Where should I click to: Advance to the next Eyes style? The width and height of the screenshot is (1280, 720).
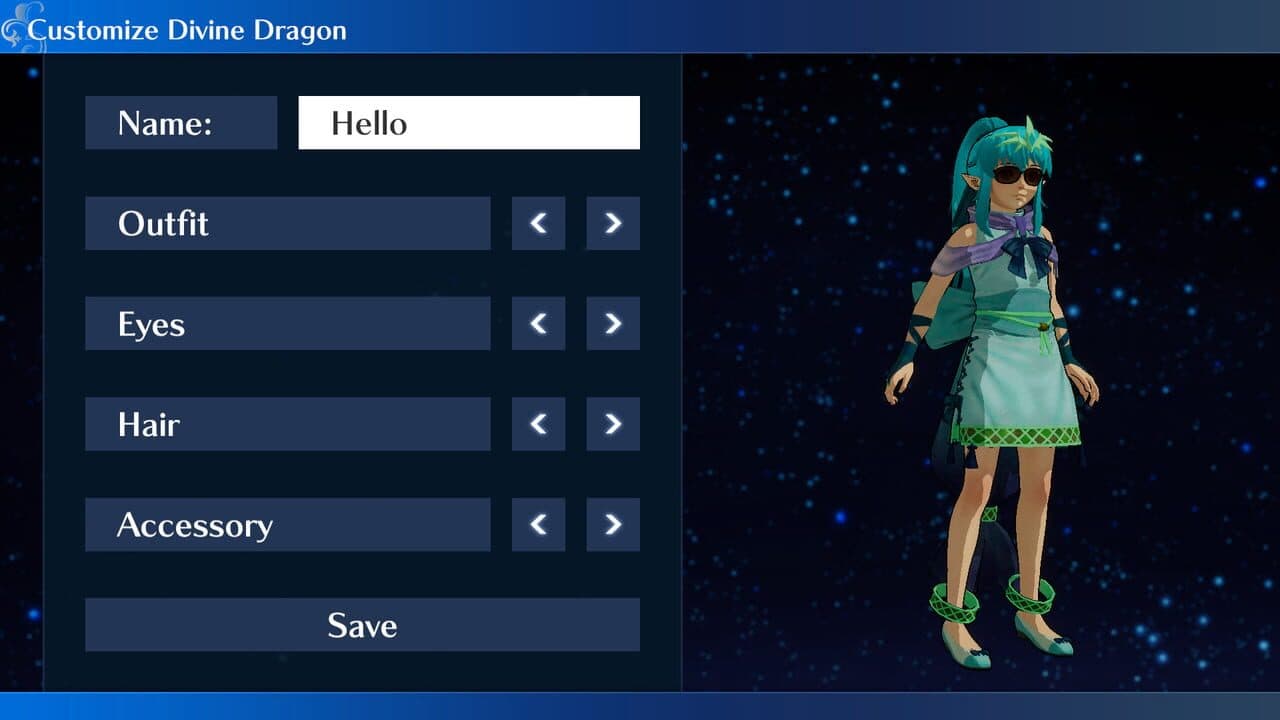pyautogui.click(x=612, y=323)
